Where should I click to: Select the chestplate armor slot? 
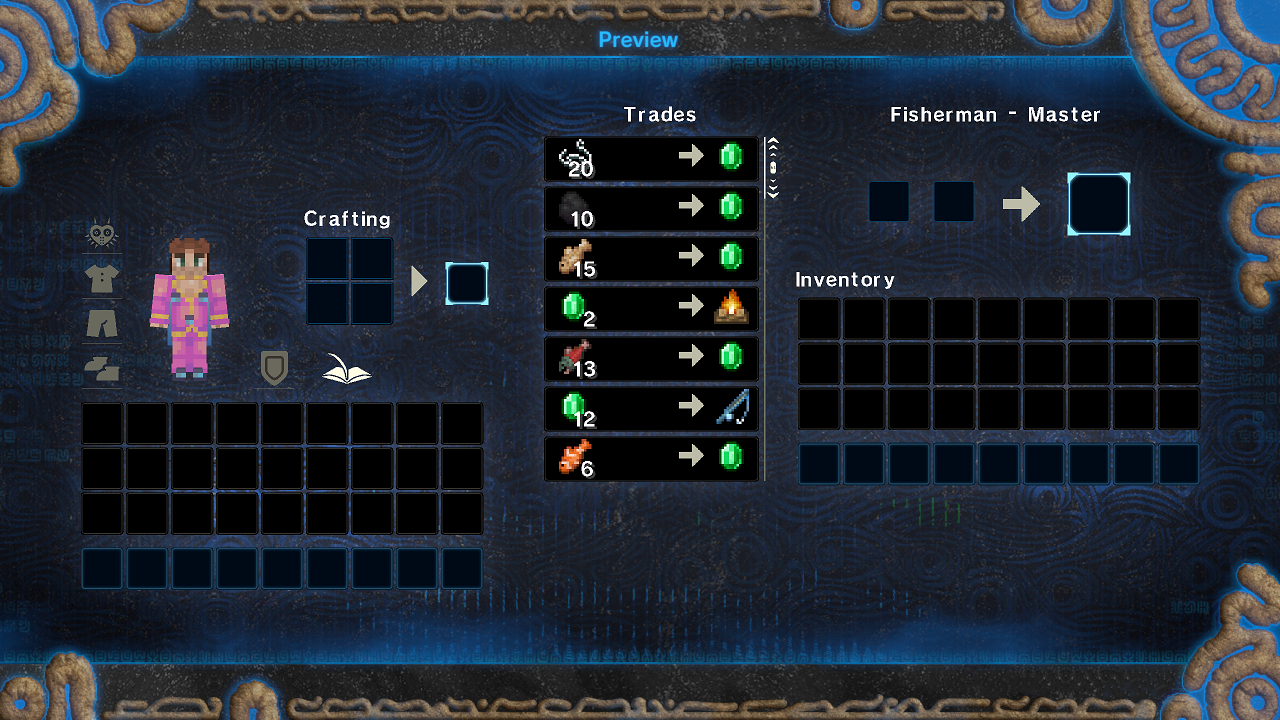[101, 279]
